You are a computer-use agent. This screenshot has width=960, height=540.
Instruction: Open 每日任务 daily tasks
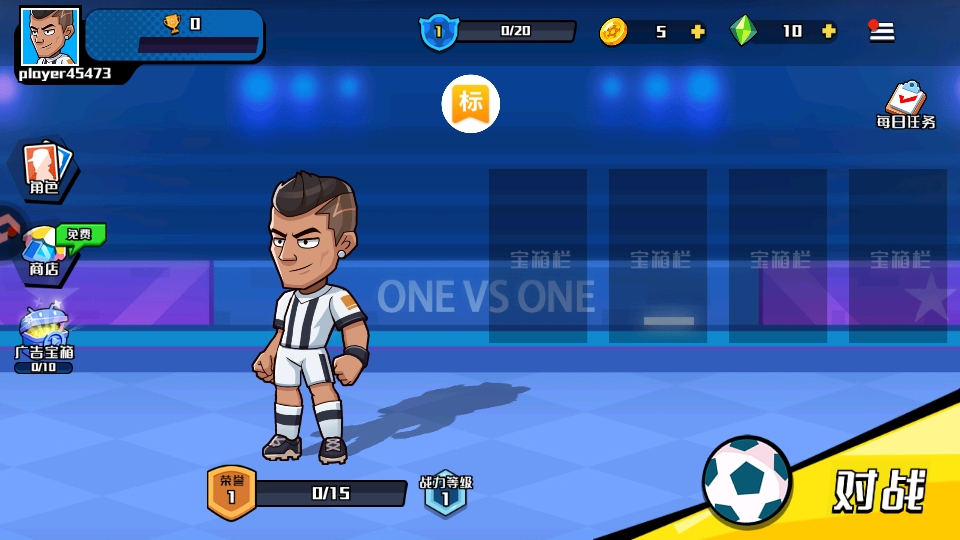coord(906,105)
